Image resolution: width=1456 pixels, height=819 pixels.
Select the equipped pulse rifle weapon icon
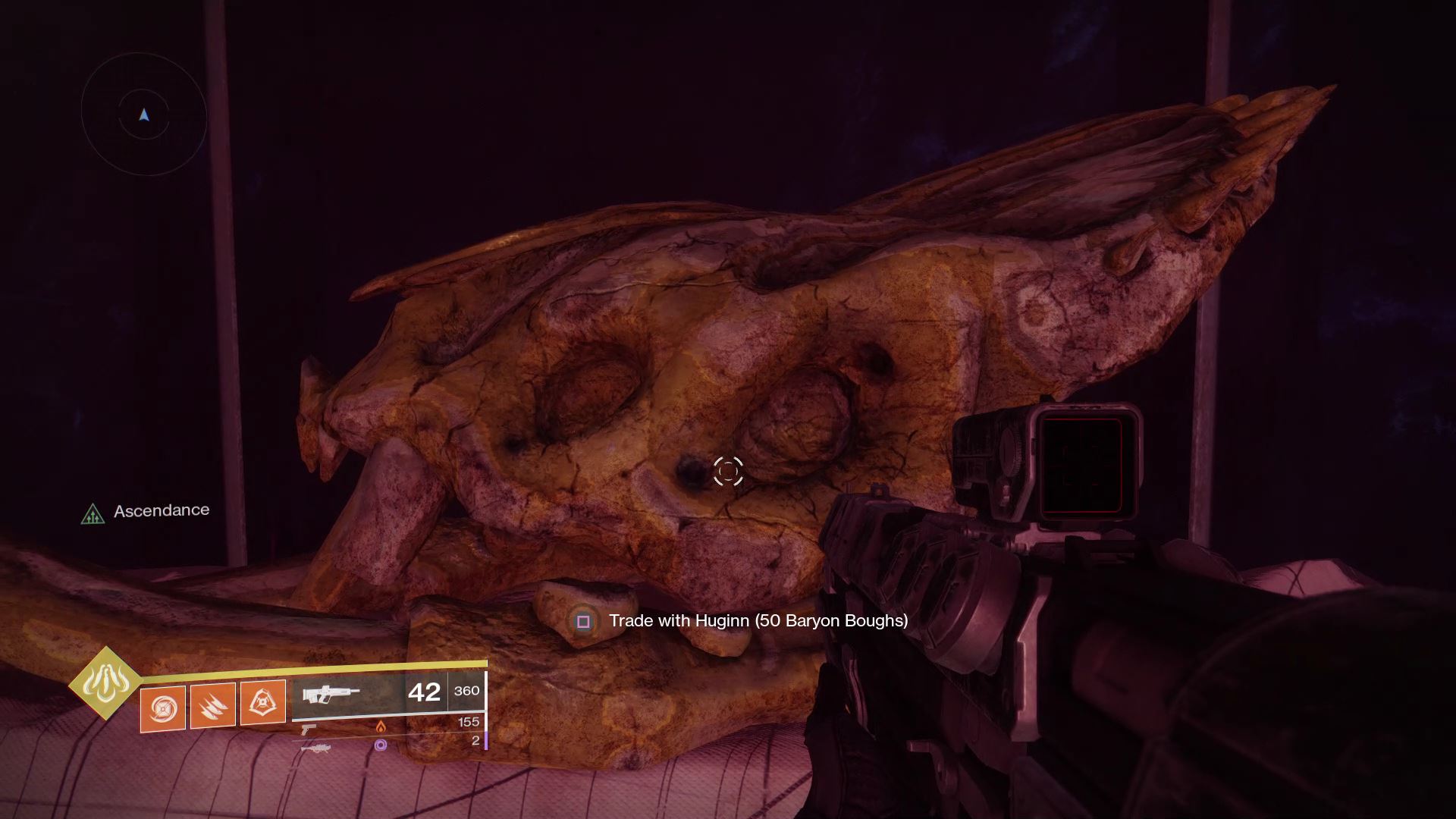click(331, 694)
